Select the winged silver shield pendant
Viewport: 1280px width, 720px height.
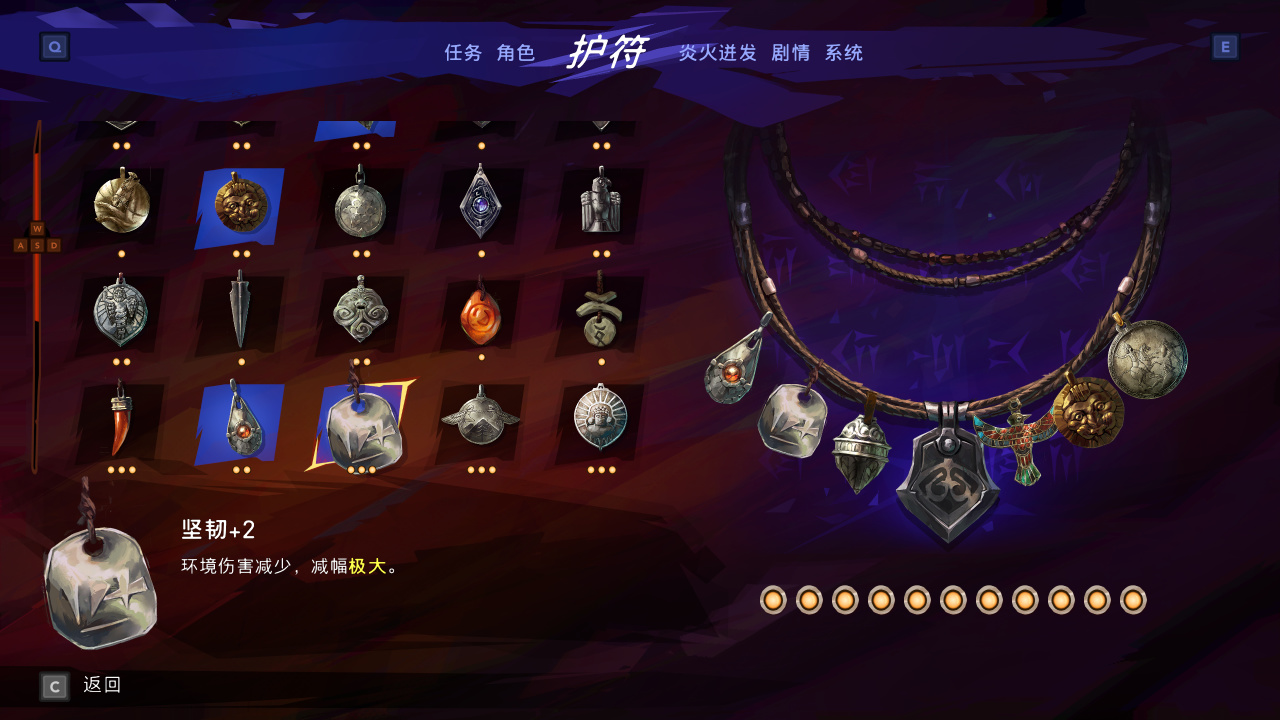pyautogui.click(x=480, y=424)
